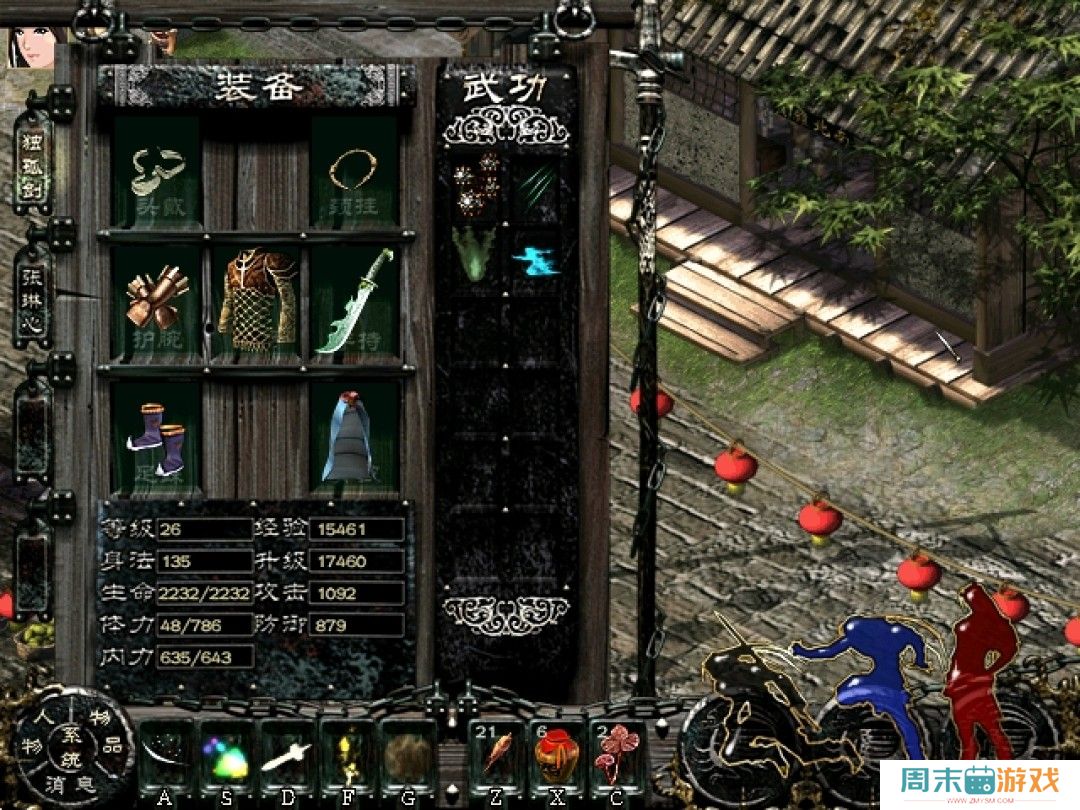Screen dimensions: 1080x810
Task: Select the headwear equipment slot
Action: tap(158, 173)
